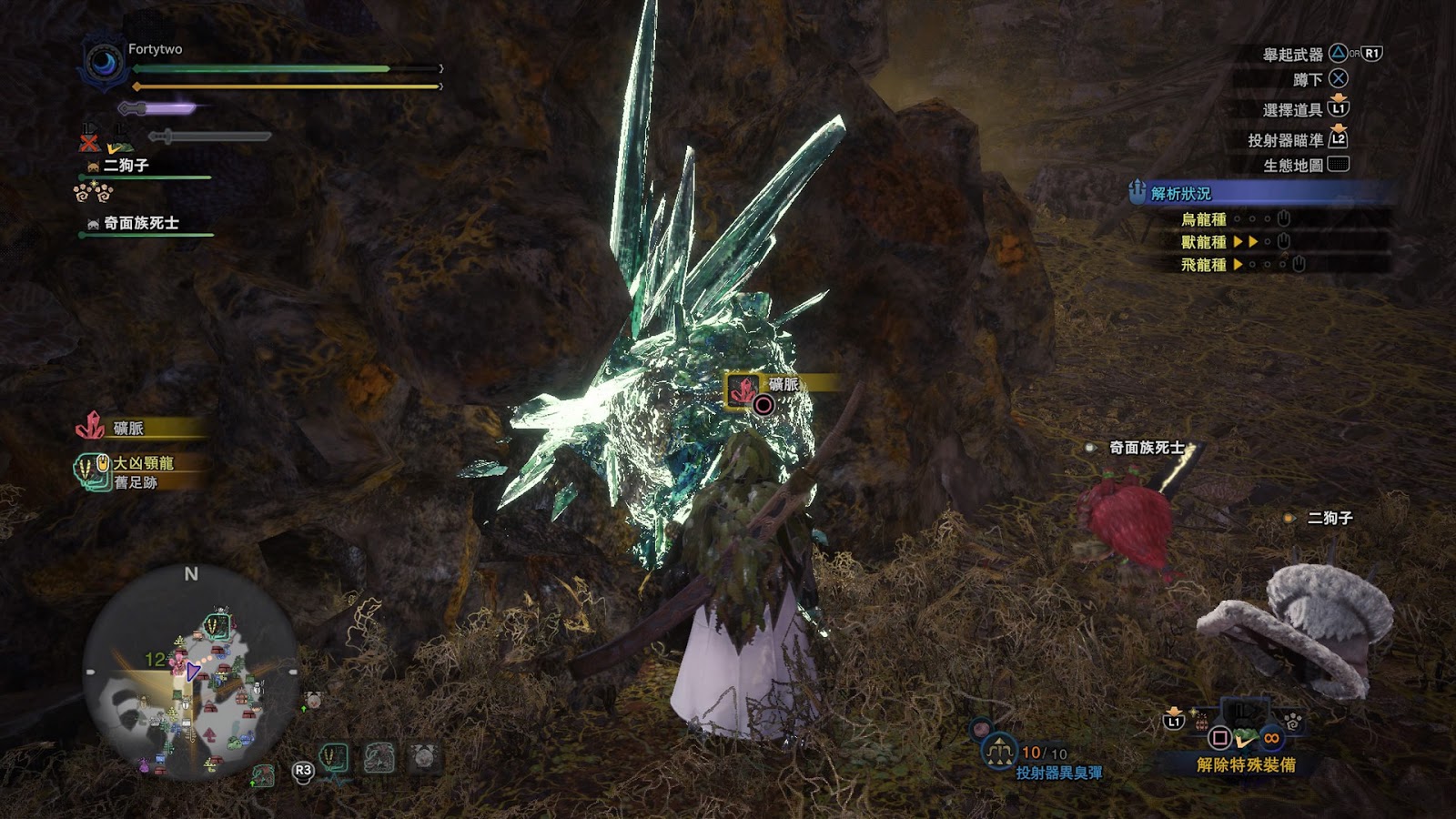Image resolution: width=1456 pixels, height=819 pixels.
Task: Select the highlighted monster target icon beside the minimap
Action: (334, 757)
